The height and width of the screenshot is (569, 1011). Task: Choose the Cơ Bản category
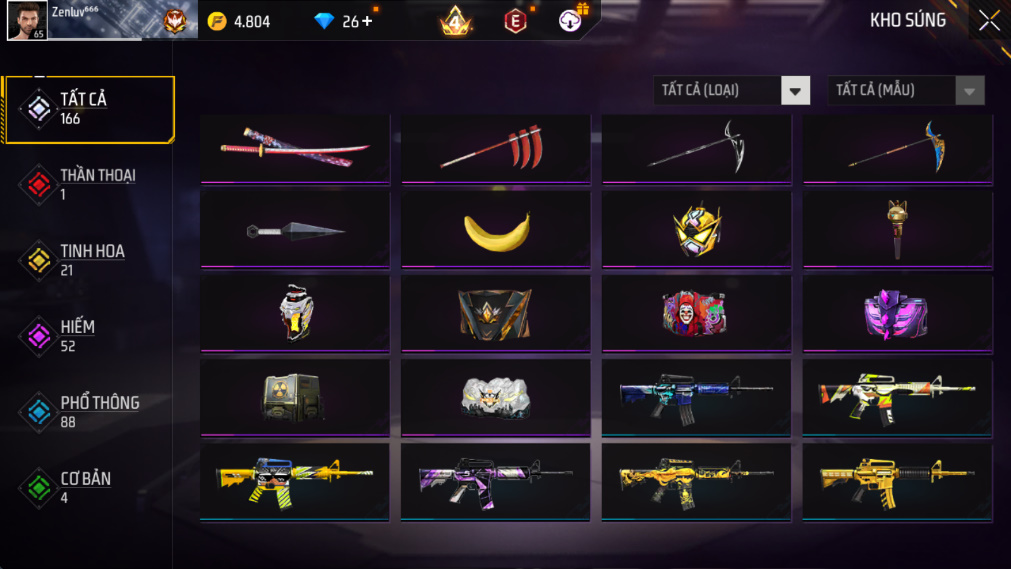click(x=88, y=487)
